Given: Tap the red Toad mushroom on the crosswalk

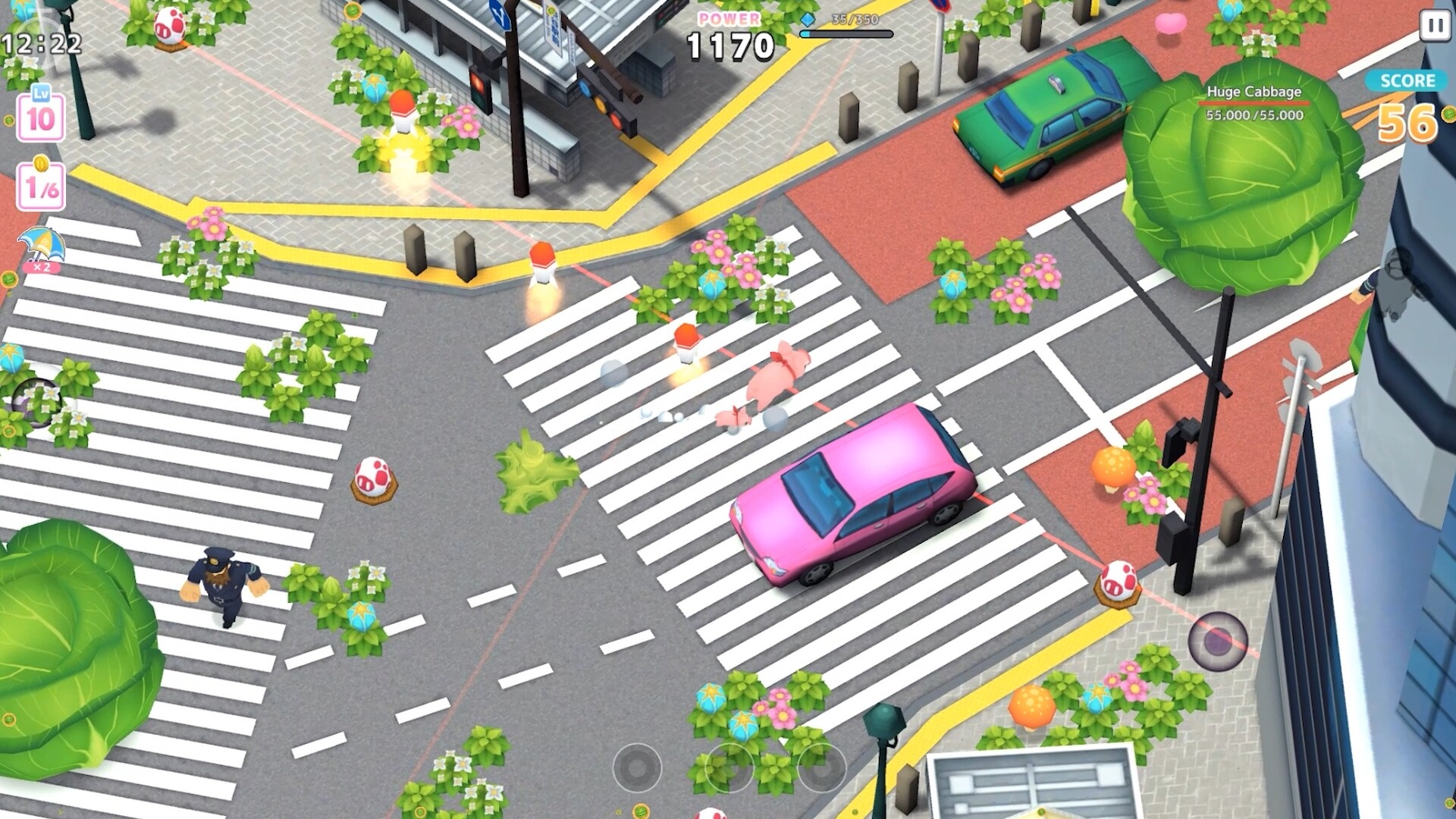Looking at the screenshot, I should point(375,478).
